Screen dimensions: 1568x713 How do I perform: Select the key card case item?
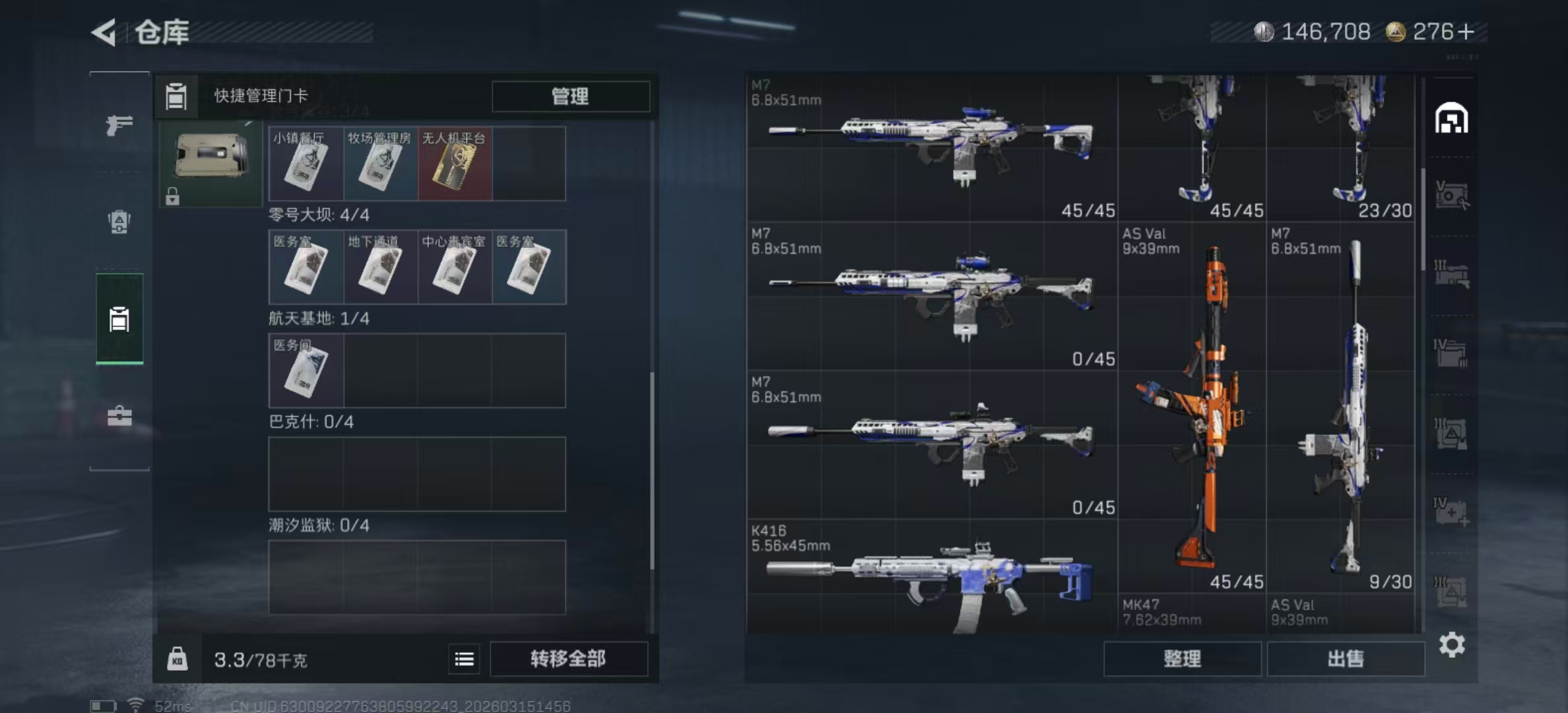click(211, 158)
